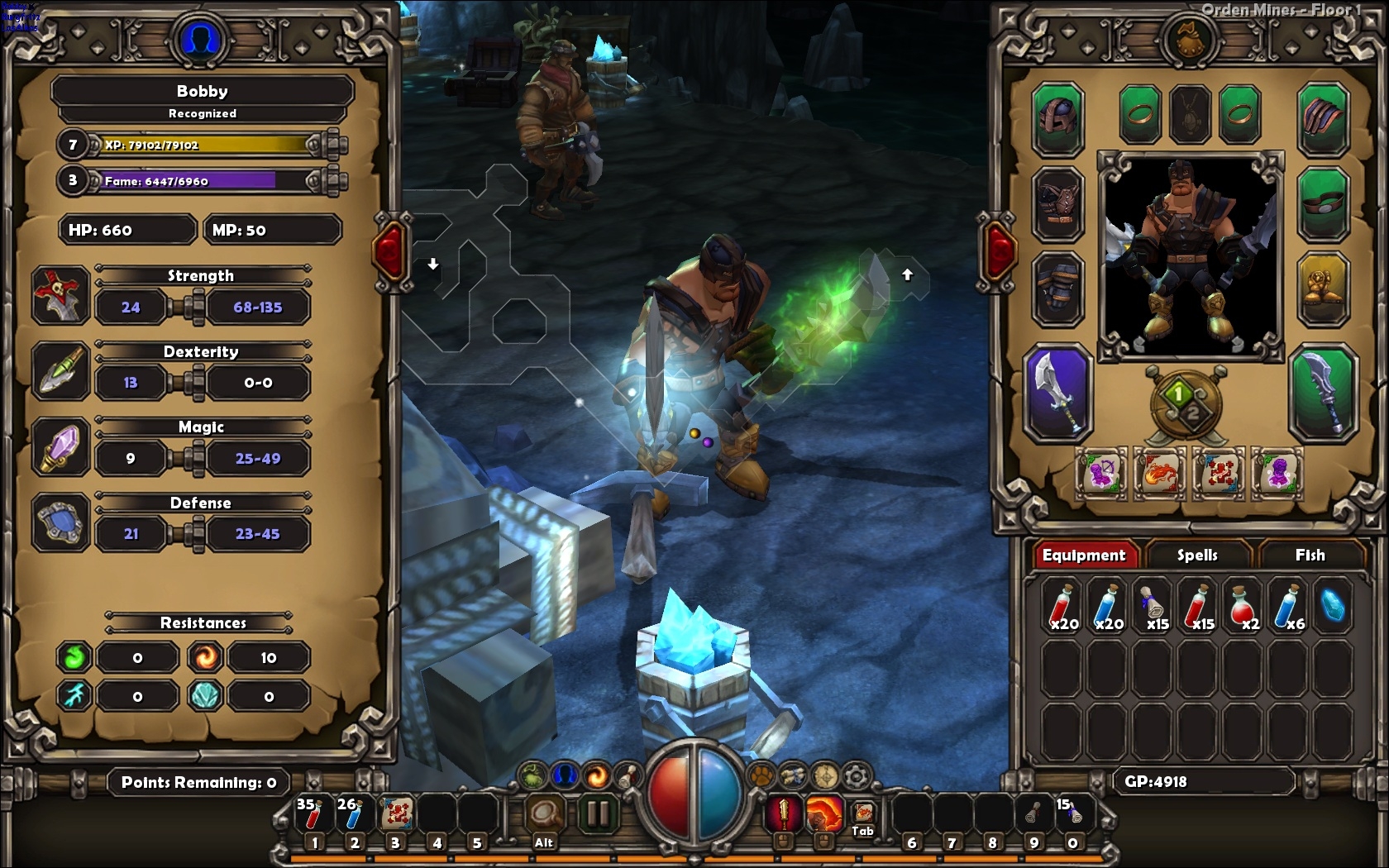The image size is (1389, 868).
Task: Select the dark serrated blade weapon slot
Action: point(1323,393)
